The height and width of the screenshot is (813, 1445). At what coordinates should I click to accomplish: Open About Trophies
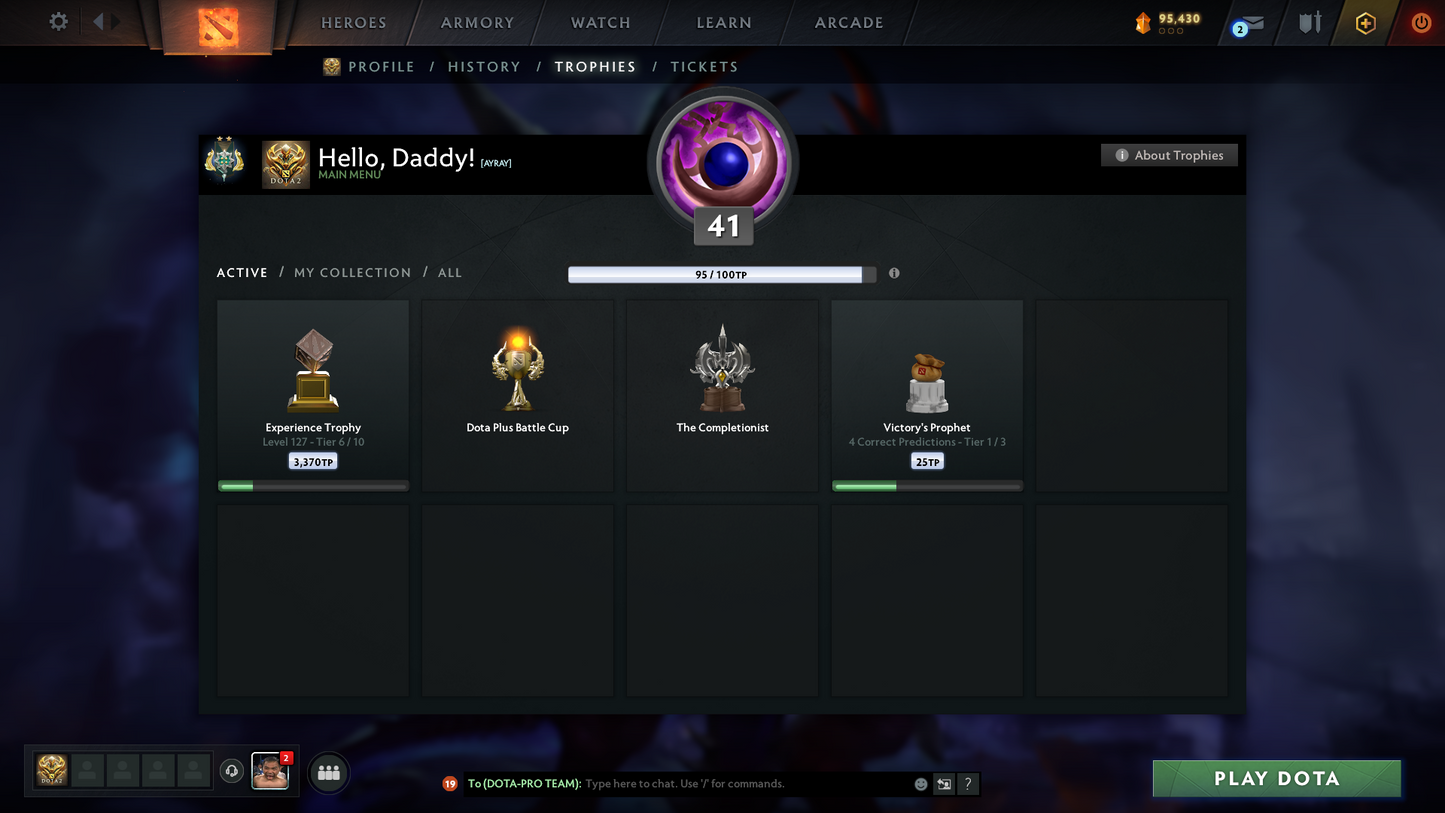coord(1169,155)
